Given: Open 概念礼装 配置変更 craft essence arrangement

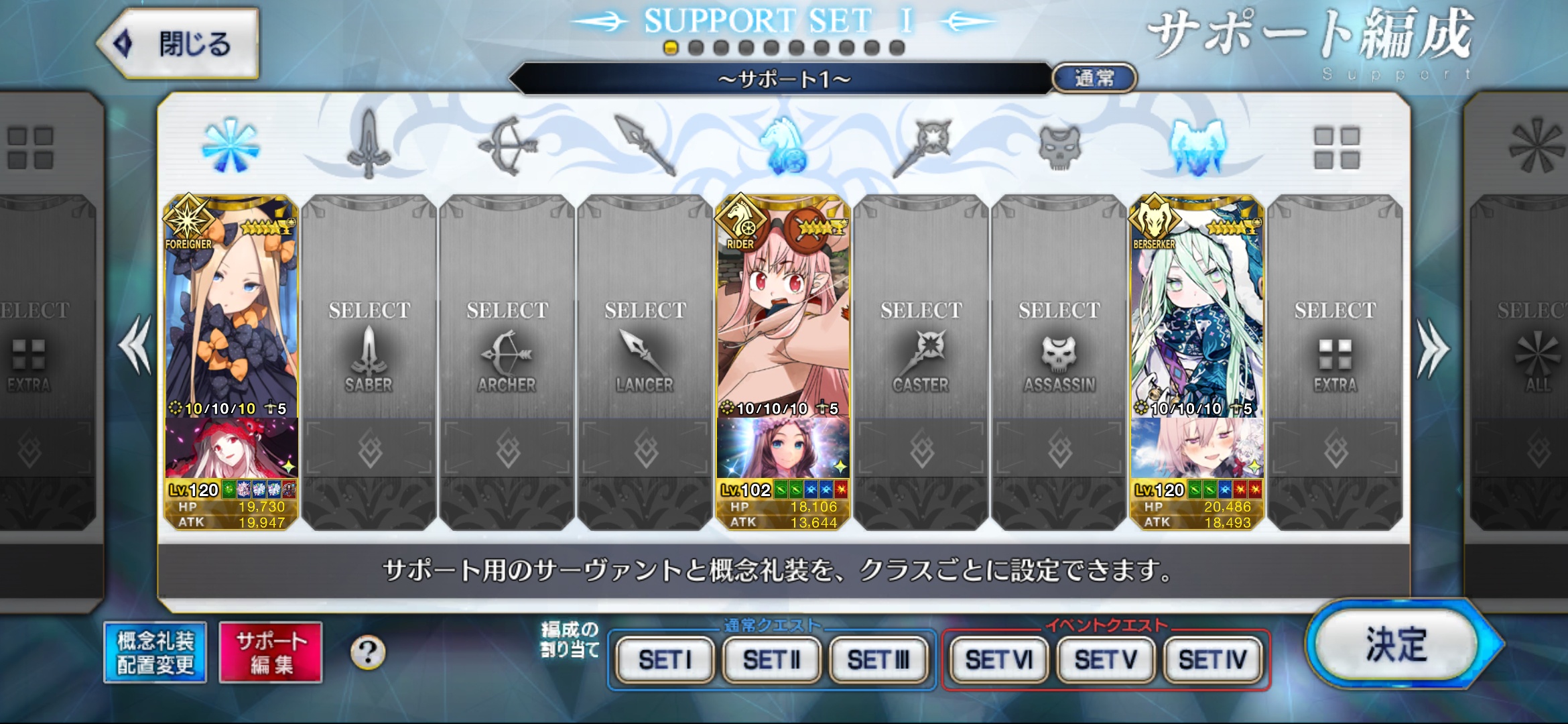Looking at the screenshot, I should click(155, 652).
